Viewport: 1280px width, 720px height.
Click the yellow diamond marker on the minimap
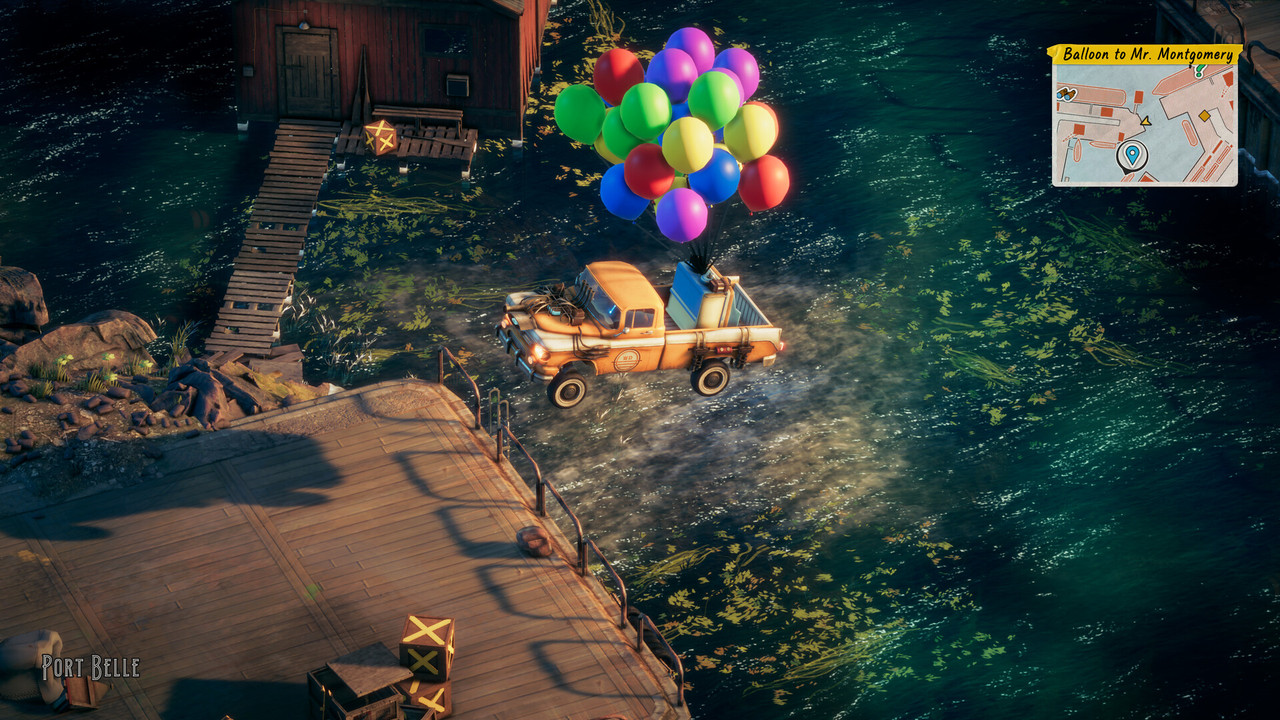click(x=1205, y=116)
